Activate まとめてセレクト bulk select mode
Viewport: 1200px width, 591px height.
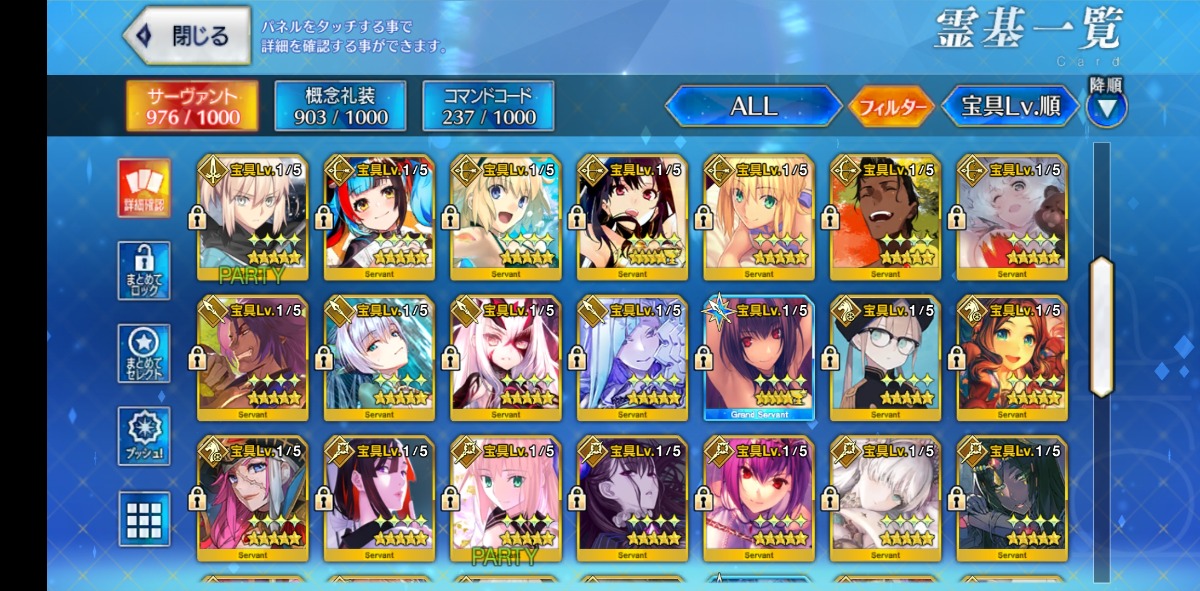[x=144, y=353]
